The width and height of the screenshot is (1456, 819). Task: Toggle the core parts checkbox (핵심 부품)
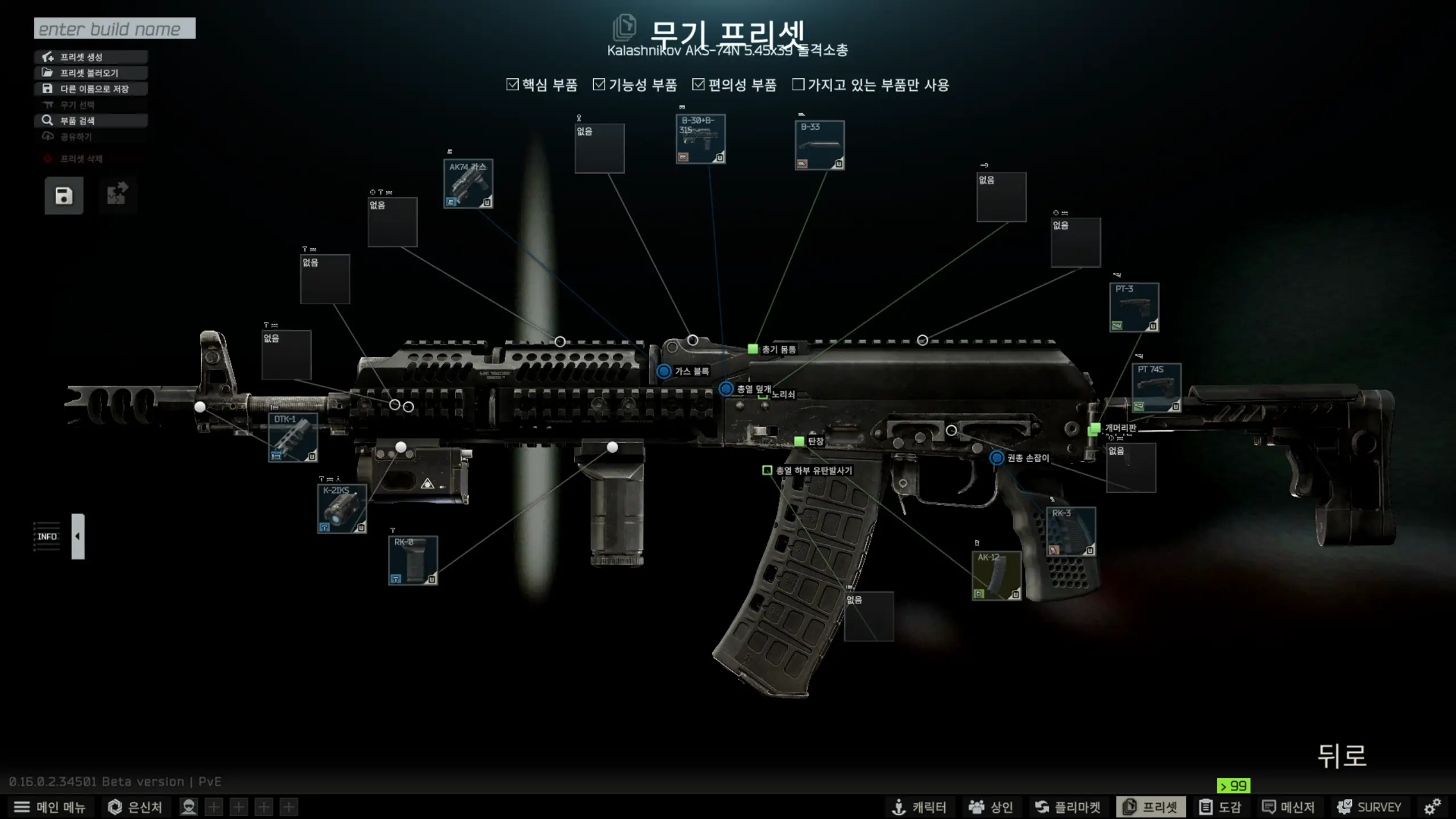(x=512, y=85)
